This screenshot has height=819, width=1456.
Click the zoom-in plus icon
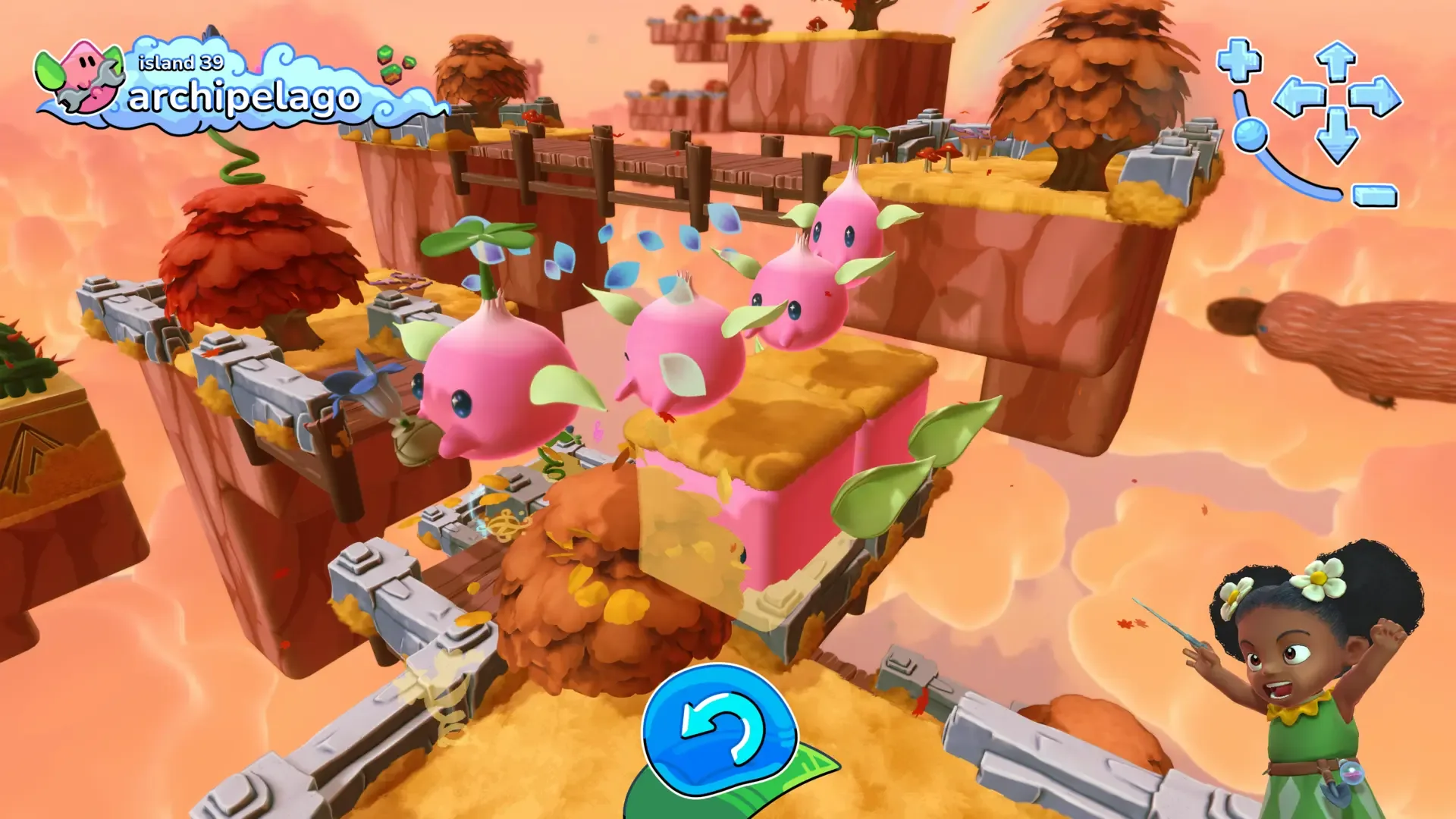tap(1239, 61)
